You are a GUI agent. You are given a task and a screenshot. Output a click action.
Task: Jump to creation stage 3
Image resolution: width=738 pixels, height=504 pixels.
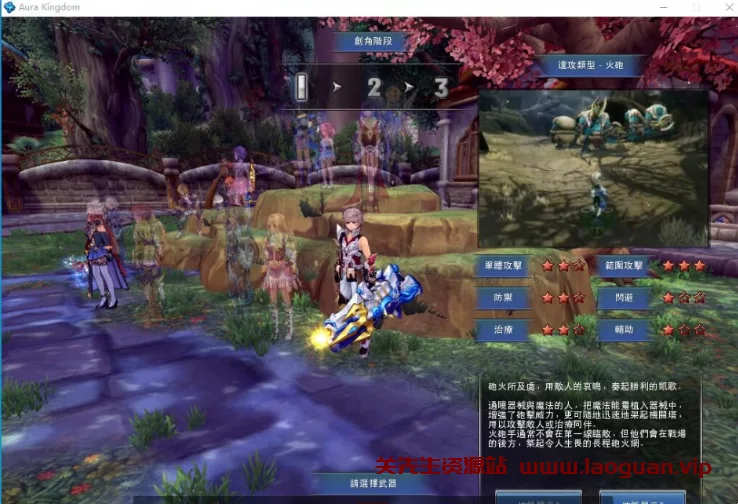click(x=440, y=89)
